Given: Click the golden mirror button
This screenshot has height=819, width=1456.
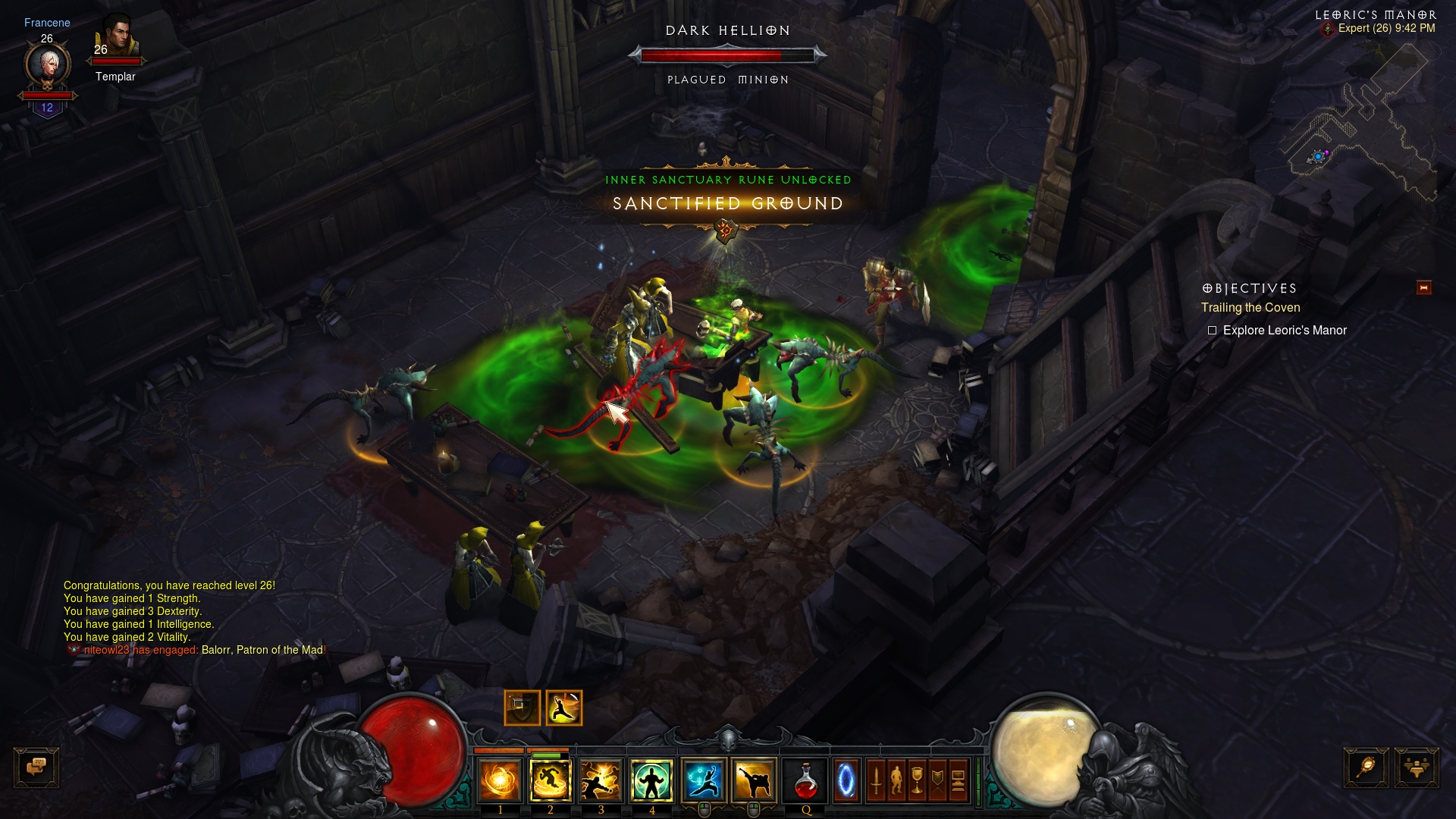Looking at the screenshot, I should (1366, 767).
